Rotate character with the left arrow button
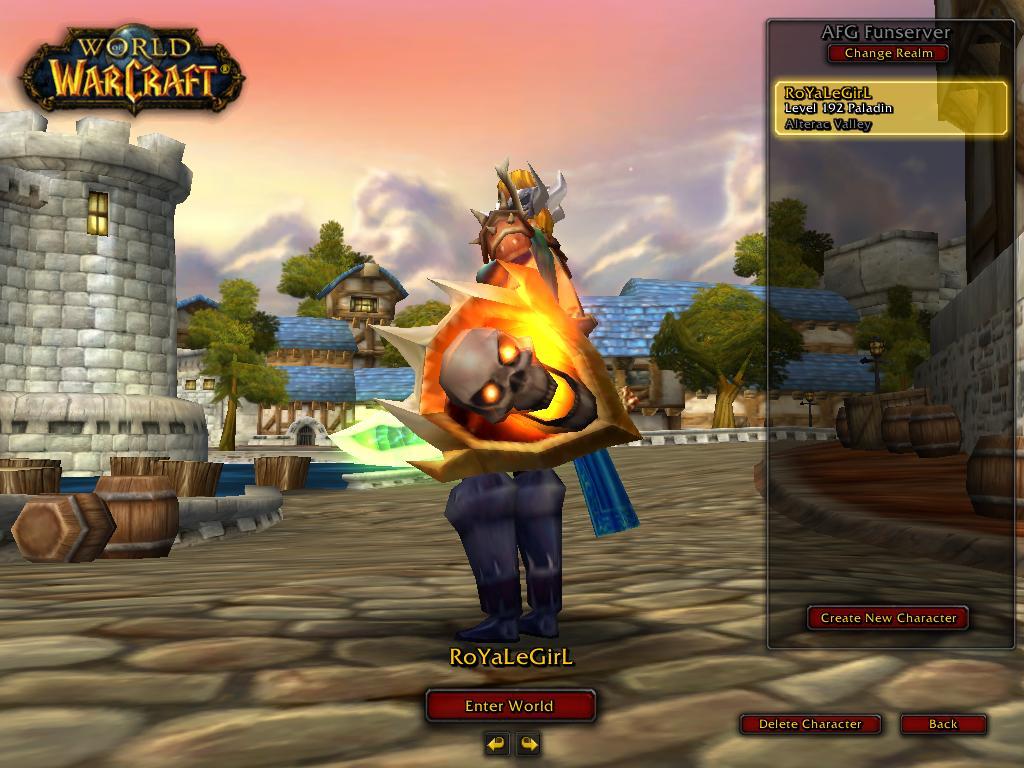This screenshot has width=1024, height=768. coord(497,743)
